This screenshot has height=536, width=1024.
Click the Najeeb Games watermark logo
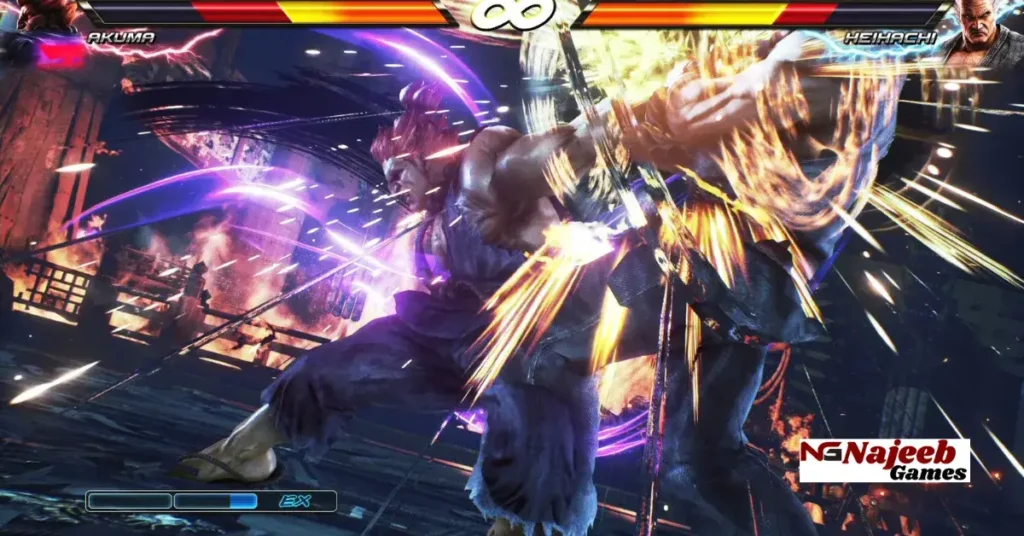884,461
